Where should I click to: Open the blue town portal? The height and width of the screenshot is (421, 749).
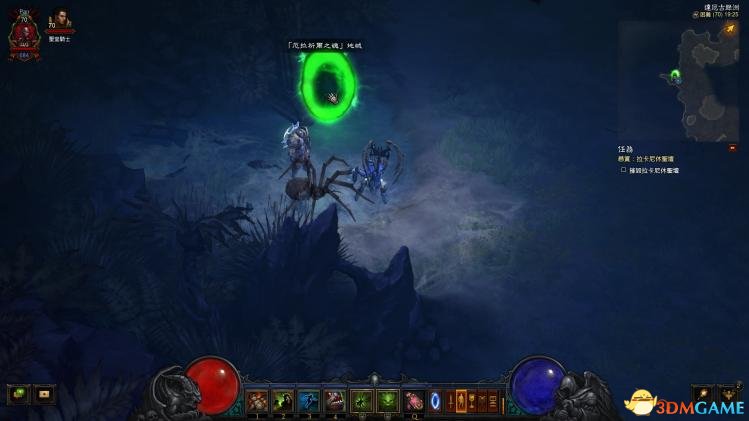pos(436,400)
